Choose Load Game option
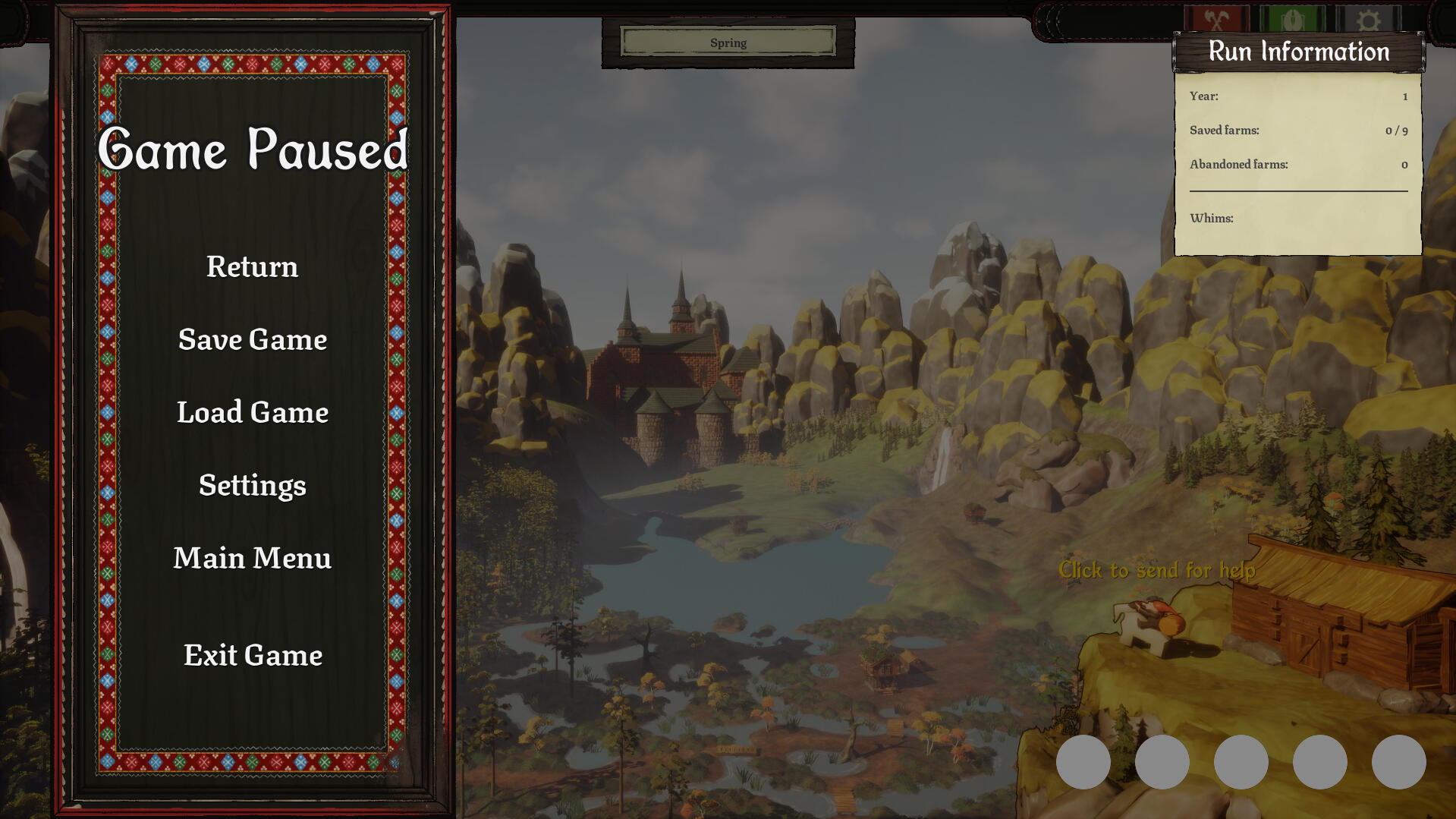This screenshot has width=1456, height=819. click(x=252, y=413)
